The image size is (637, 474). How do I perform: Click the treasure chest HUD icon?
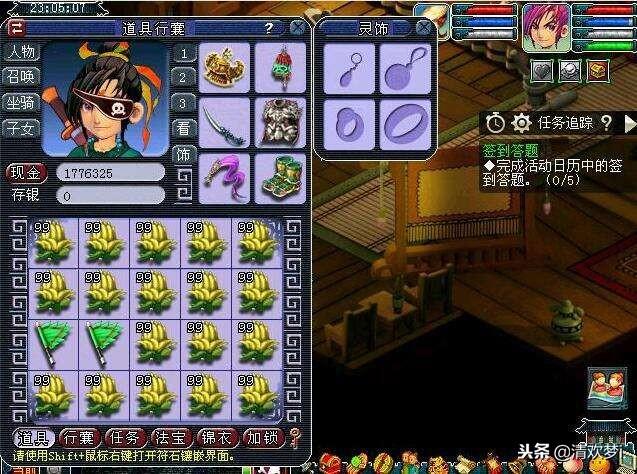(x=597, y=70)
